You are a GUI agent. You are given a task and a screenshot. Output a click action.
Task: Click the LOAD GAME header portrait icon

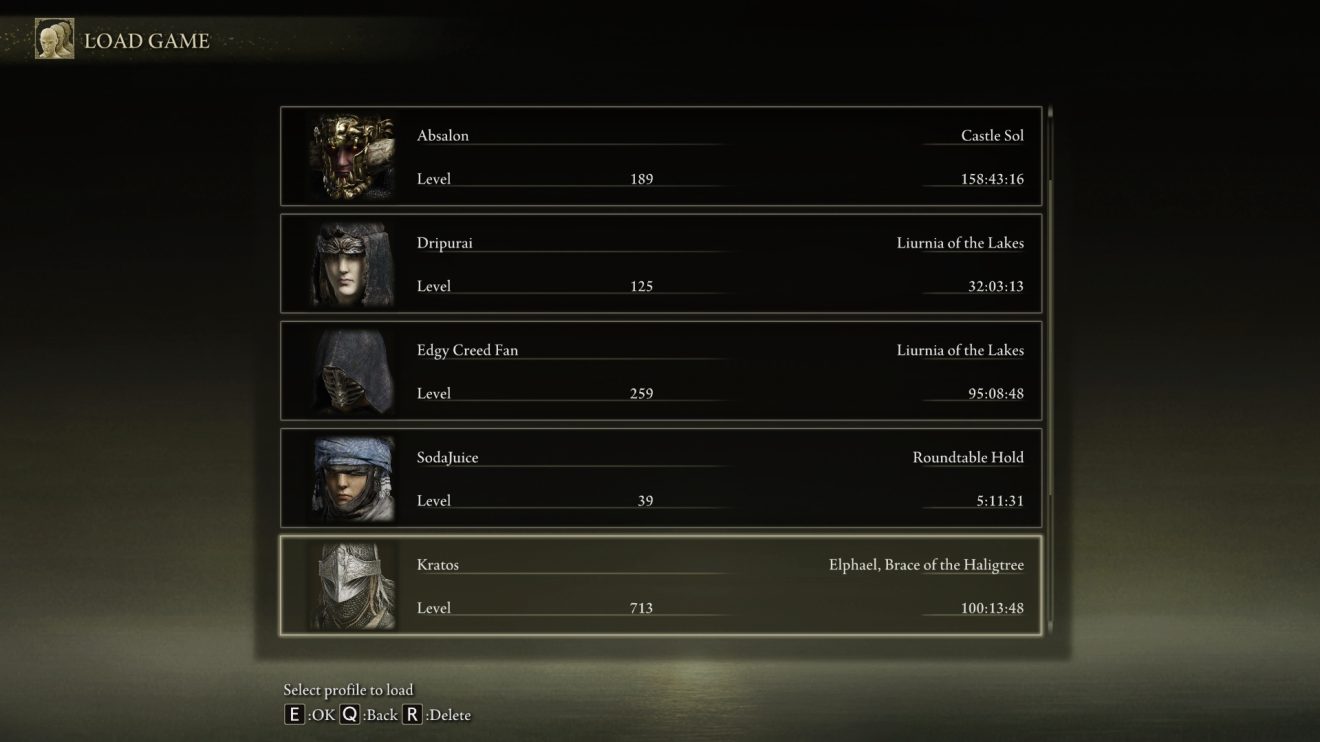[54, 40]
